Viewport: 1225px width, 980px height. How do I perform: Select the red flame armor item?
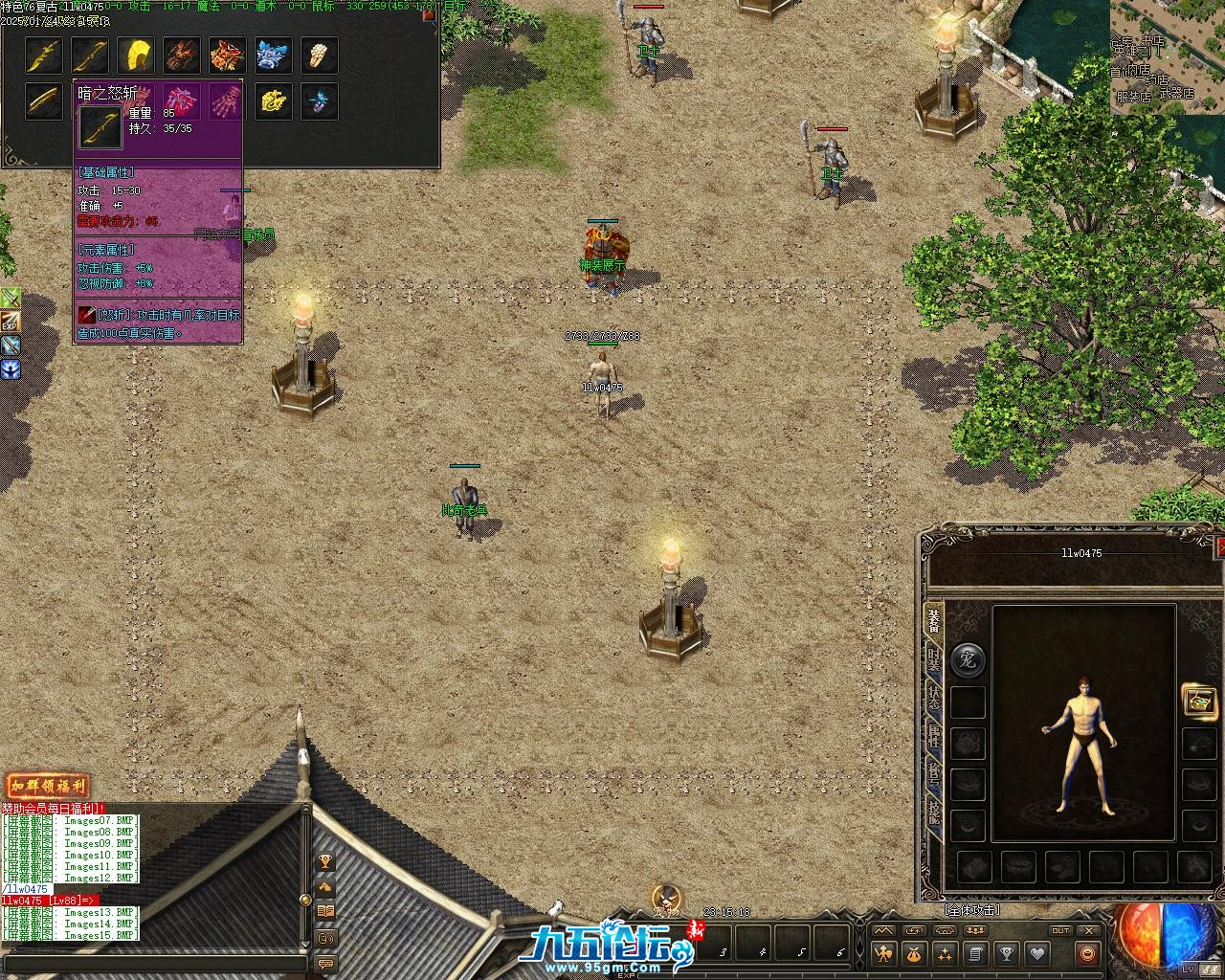coord(227,56)
